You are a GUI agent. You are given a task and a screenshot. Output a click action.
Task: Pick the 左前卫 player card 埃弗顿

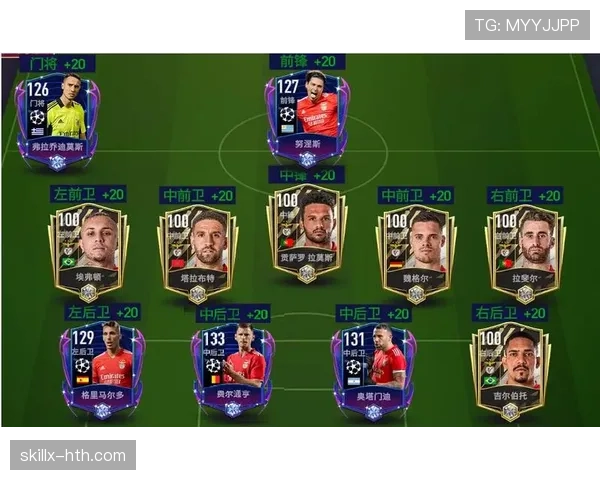[88, 248]
